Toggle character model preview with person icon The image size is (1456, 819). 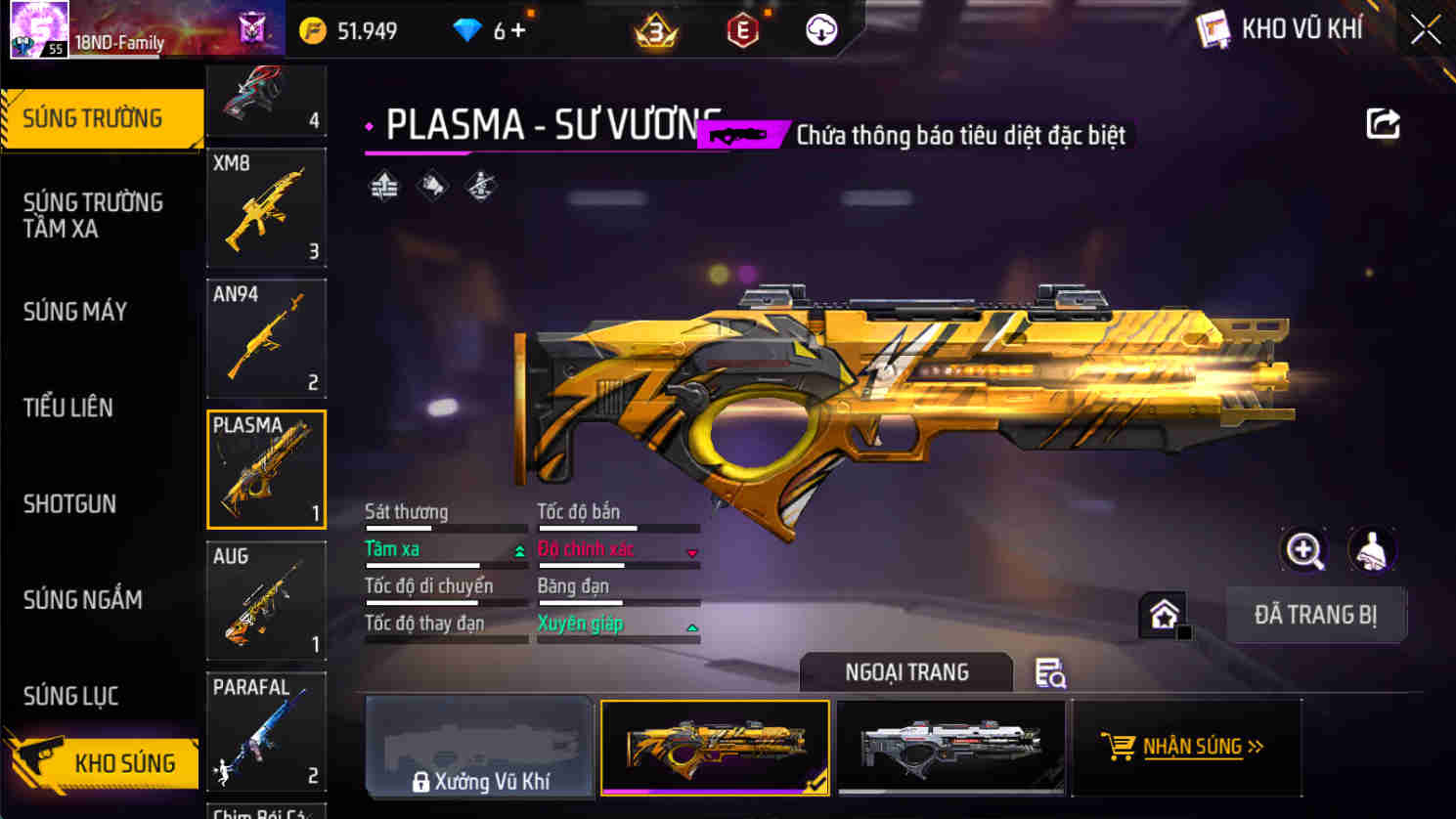[x=1373, y=550]
